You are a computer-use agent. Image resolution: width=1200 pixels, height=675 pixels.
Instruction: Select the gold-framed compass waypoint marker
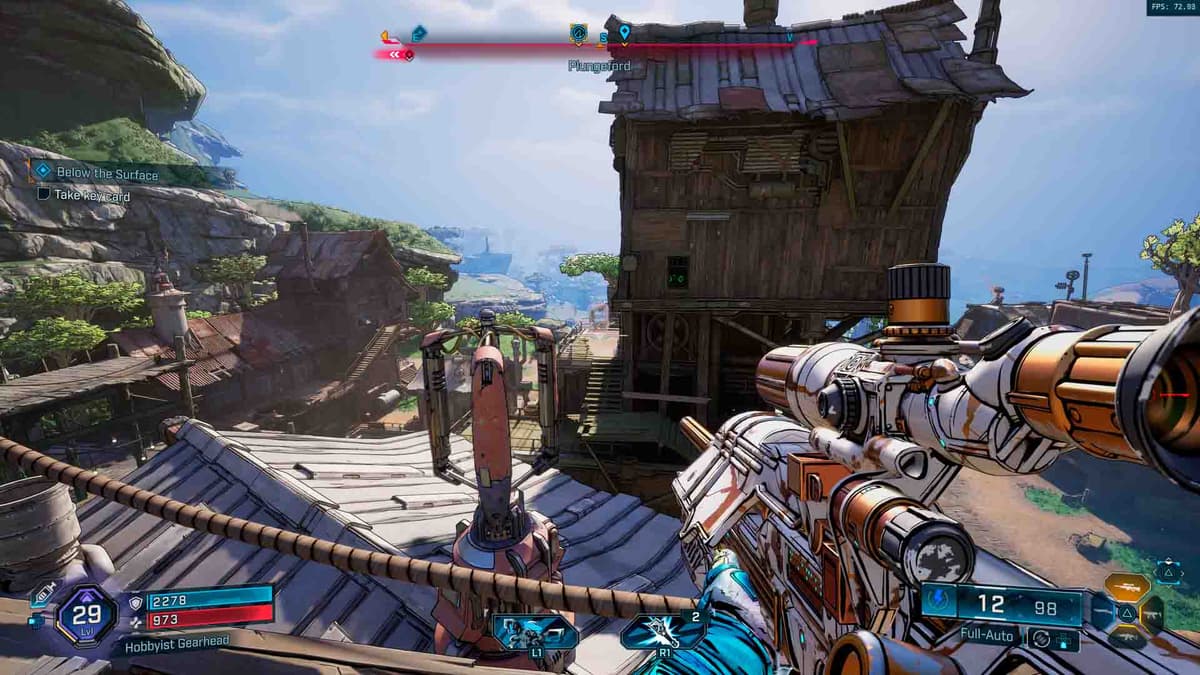click(x=578, y=34)
